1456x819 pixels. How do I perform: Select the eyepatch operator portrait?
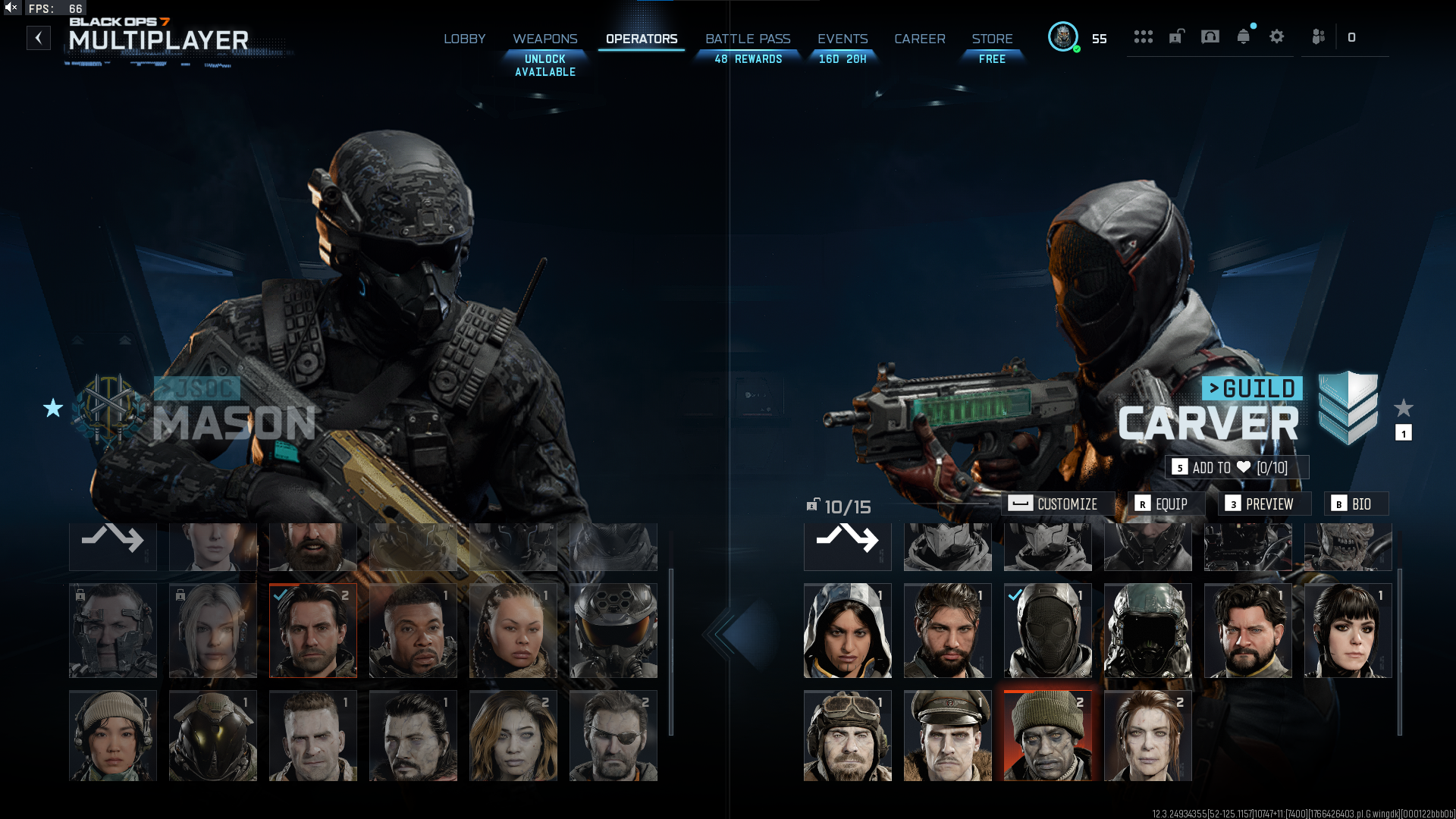(x=613, y=736)
